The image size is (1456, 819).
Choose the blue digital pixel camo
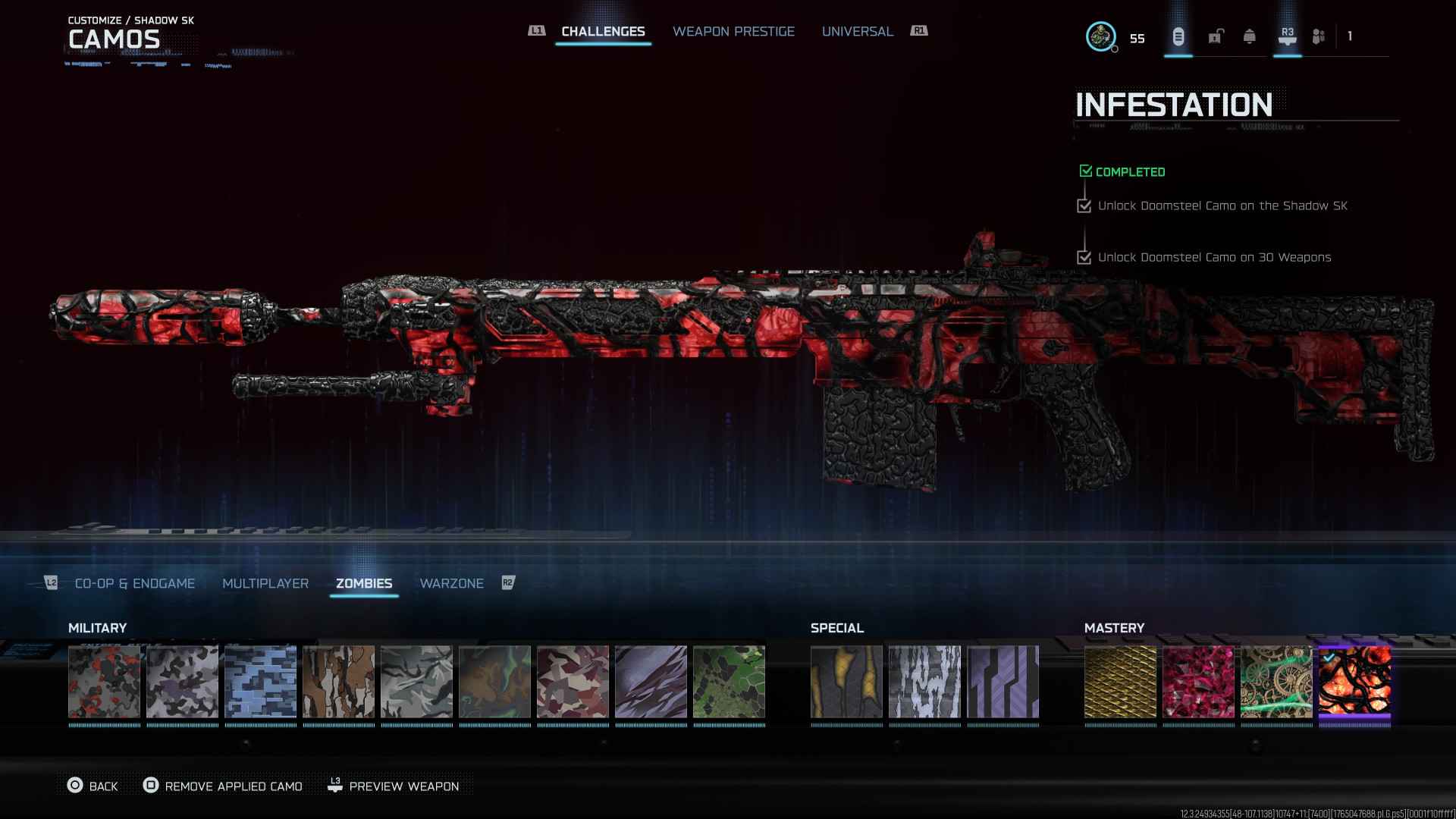pos(260,682)
